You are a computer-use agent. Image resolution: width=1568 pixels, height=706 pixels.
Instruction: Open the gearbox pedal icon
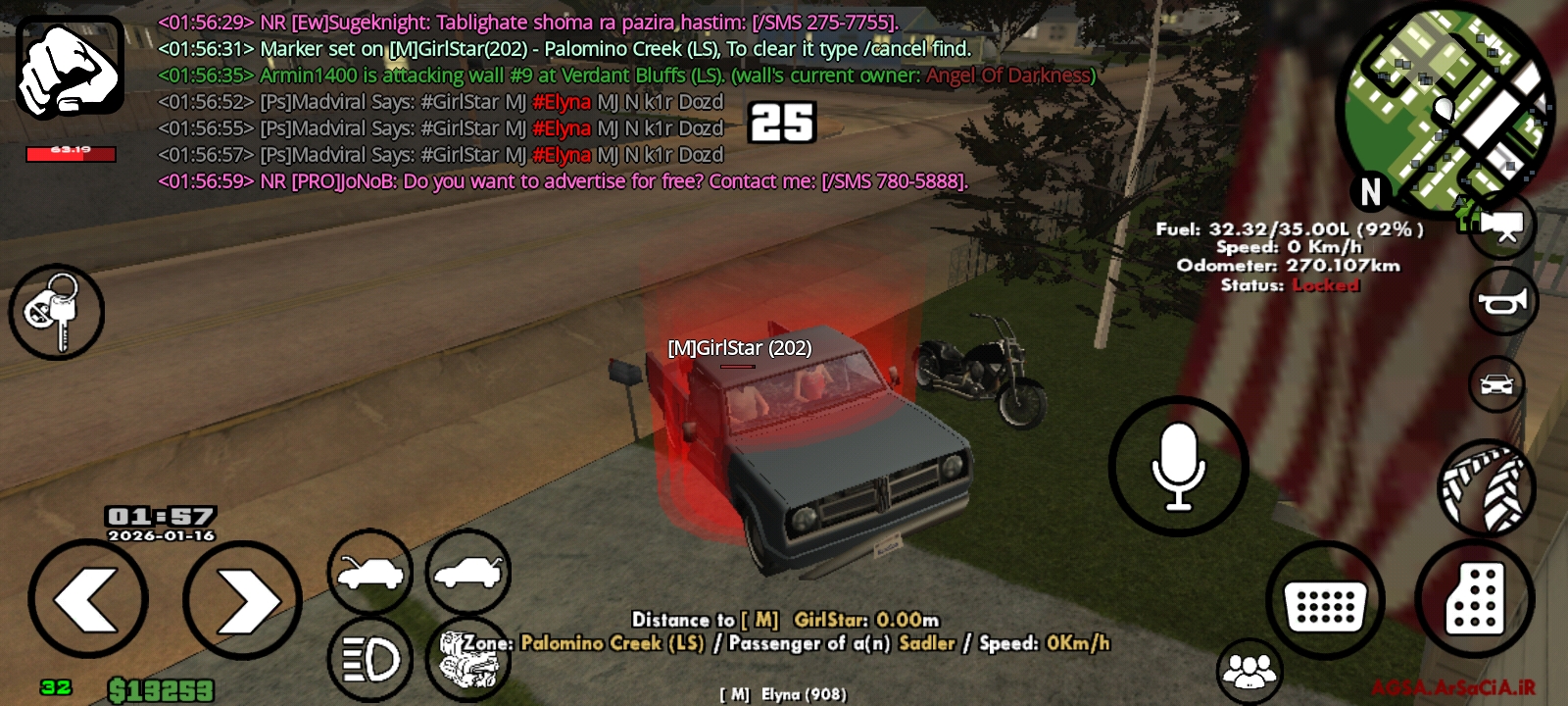(x=1475, y=598)
